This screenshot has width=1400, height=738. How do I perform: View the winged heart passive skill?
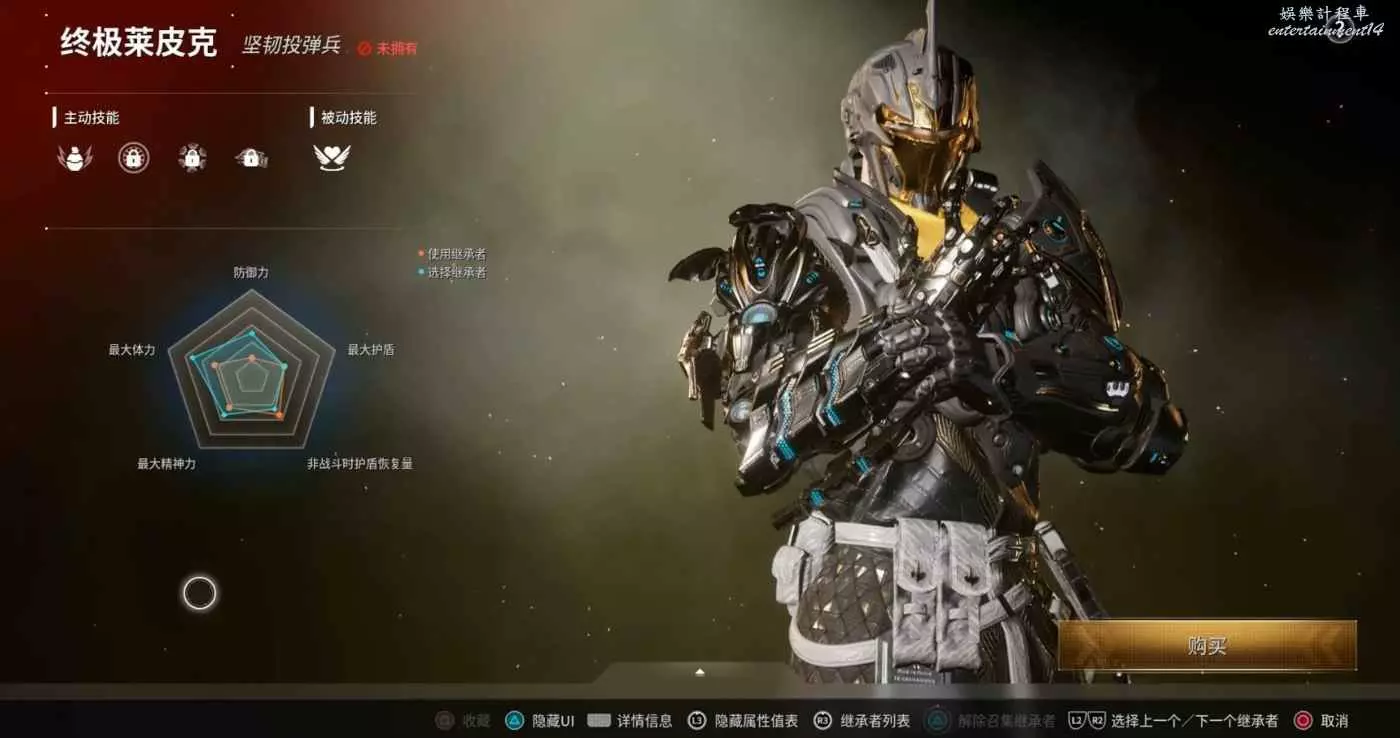point(332,157)
